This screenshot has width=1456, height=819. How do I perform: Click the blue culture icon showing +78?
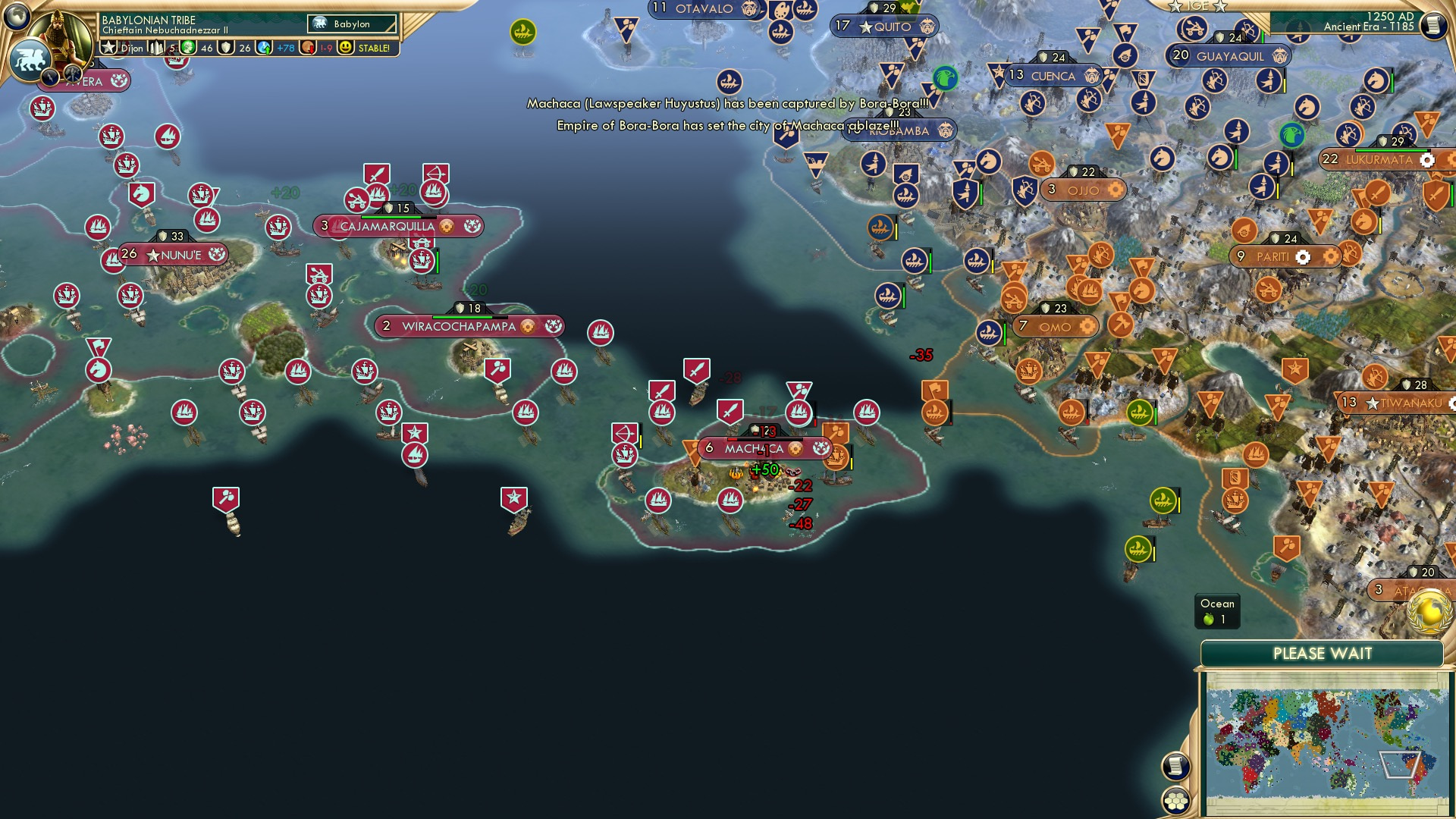coord(264,49)
